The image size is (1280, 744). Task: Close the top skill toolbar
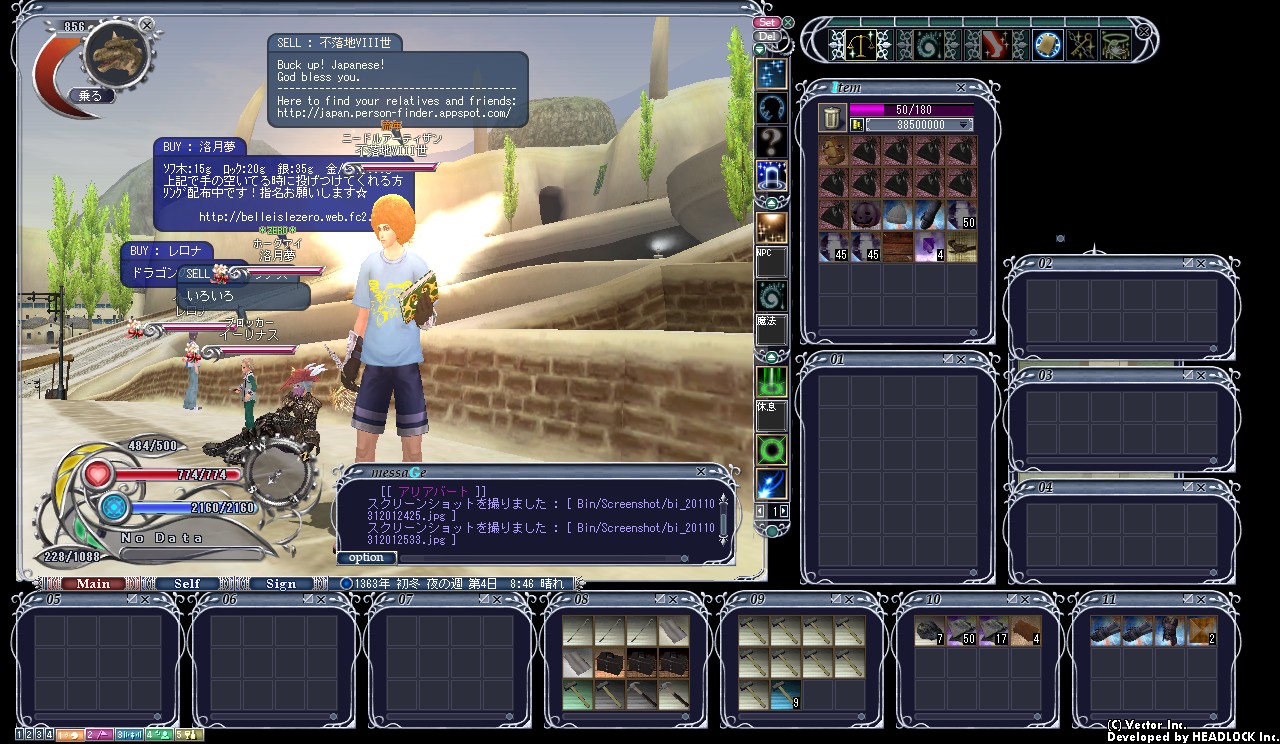click(x=1143, y=31)
